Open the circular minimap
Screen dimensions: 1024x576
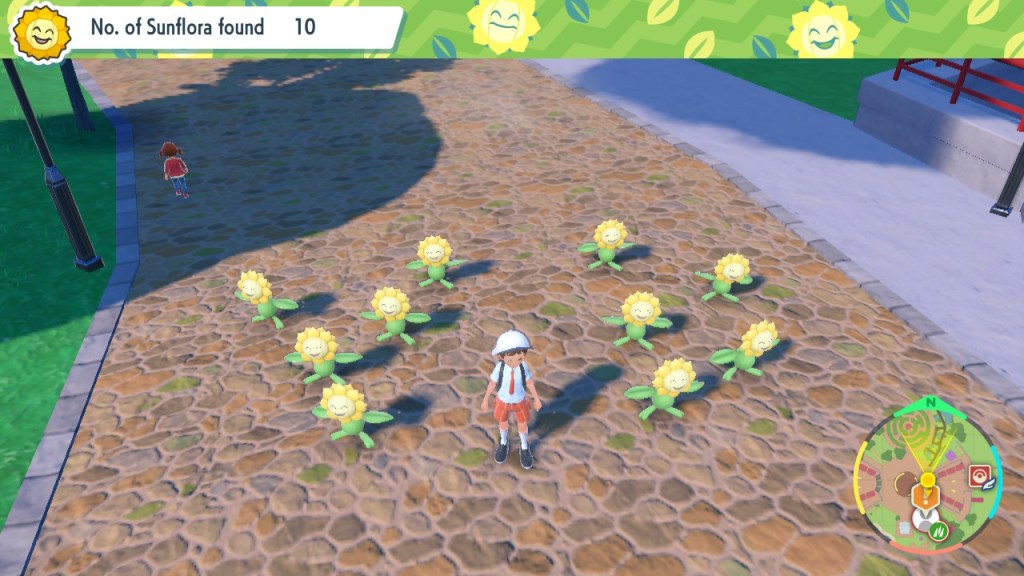pyautogui.click(x=927, y=479)
